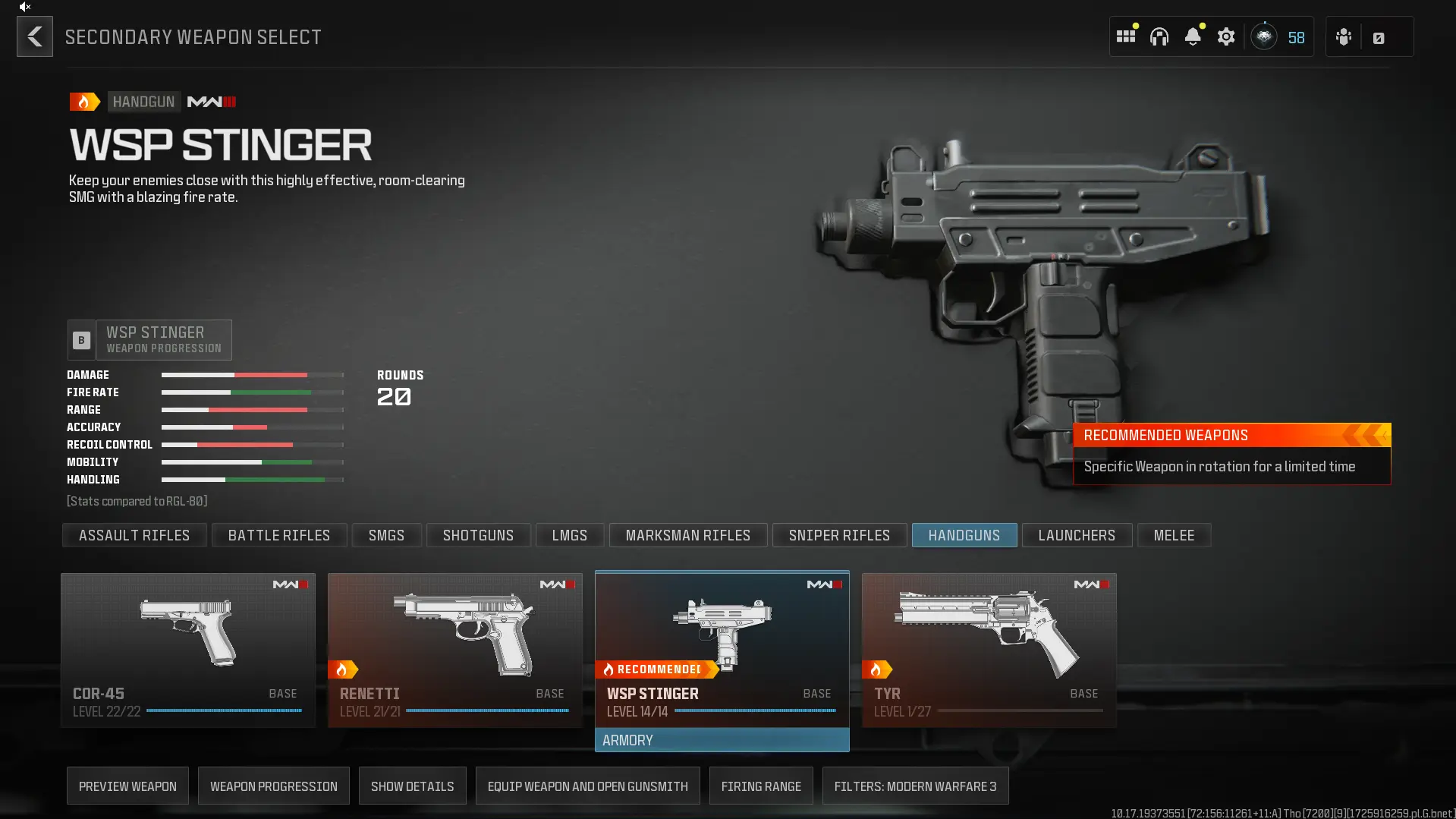Click the Preview Weapon button
This screenshot has width=1456, height=819.
127,786
